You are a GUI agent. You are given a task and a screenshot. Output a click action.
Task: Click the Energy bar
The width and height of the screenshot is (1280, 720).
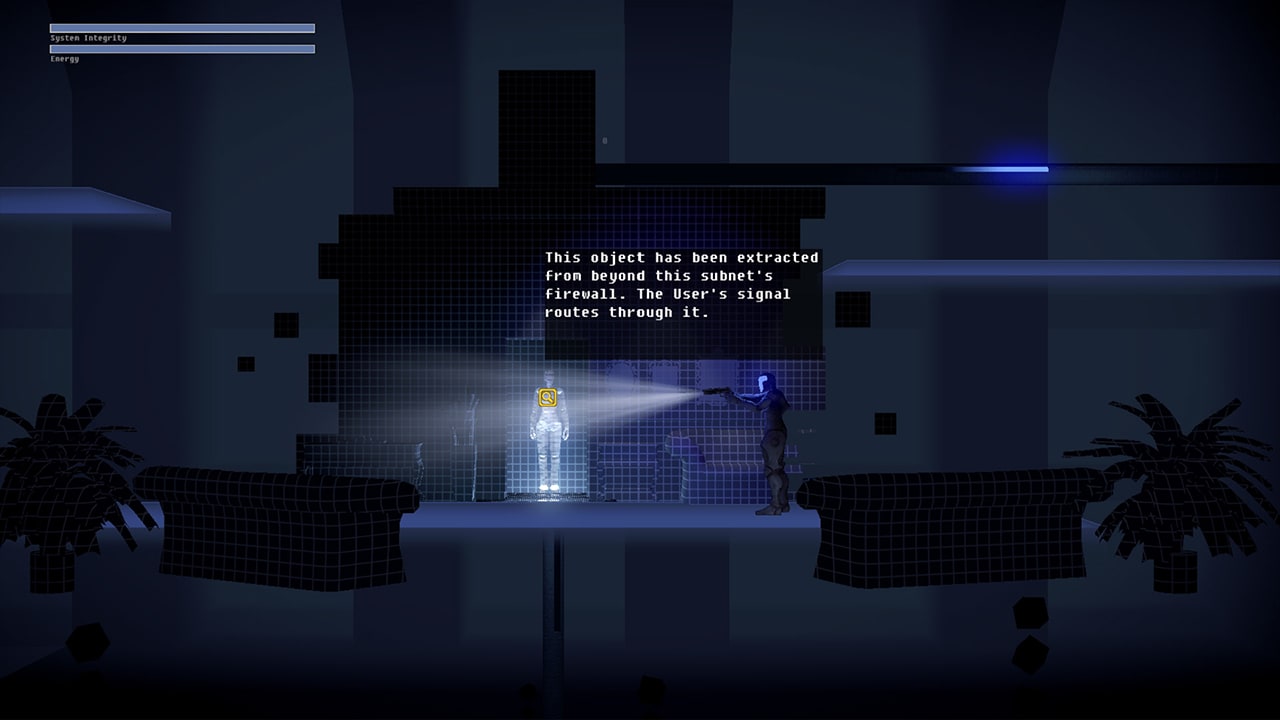tap(180, 48)
